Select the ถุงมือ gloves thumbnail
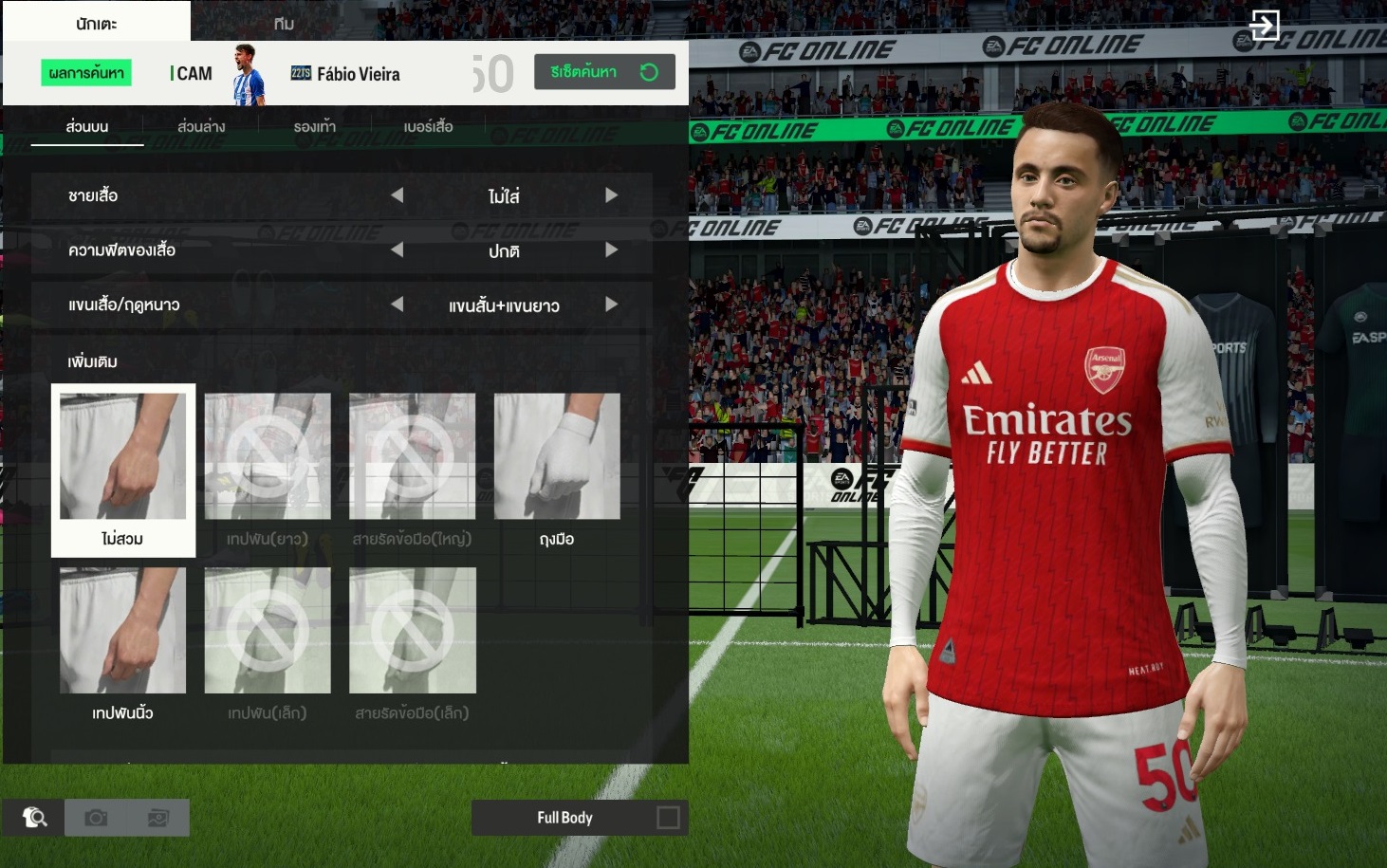Screen dimensions: 1387x868 tap(557, 469)
